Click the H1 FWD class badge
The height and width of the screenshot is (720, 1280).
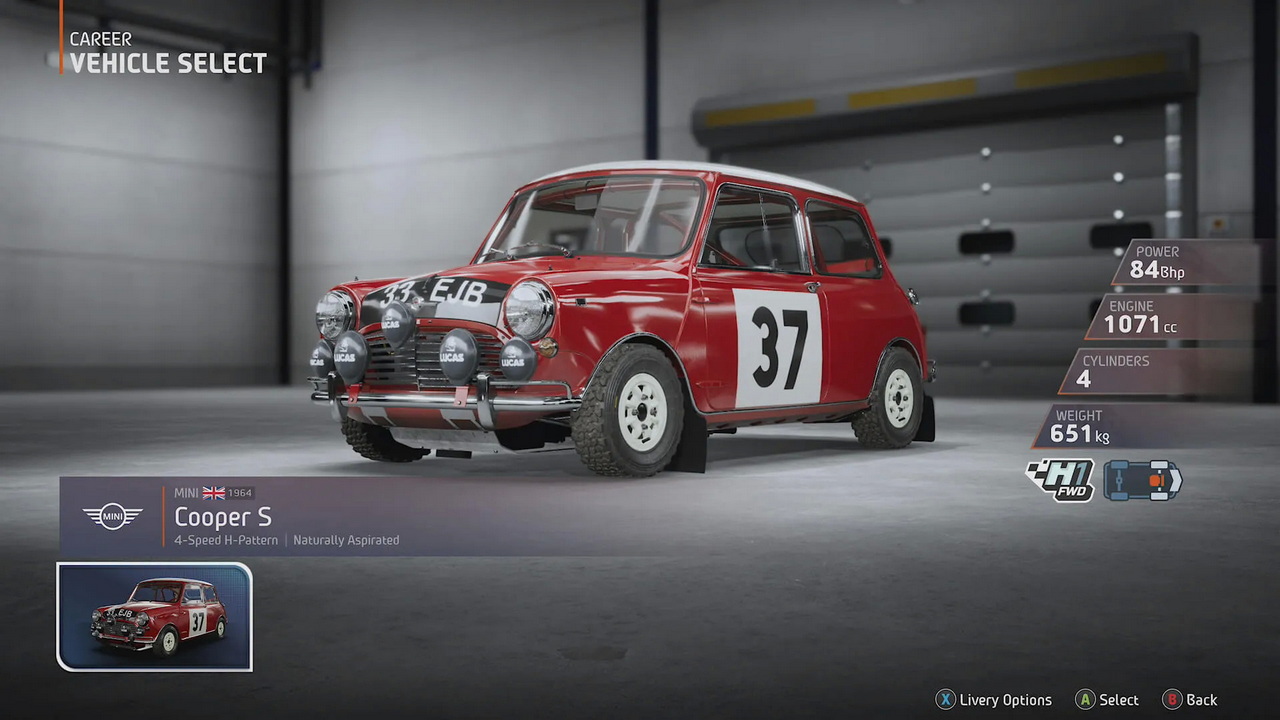(x=1059, y=480)
